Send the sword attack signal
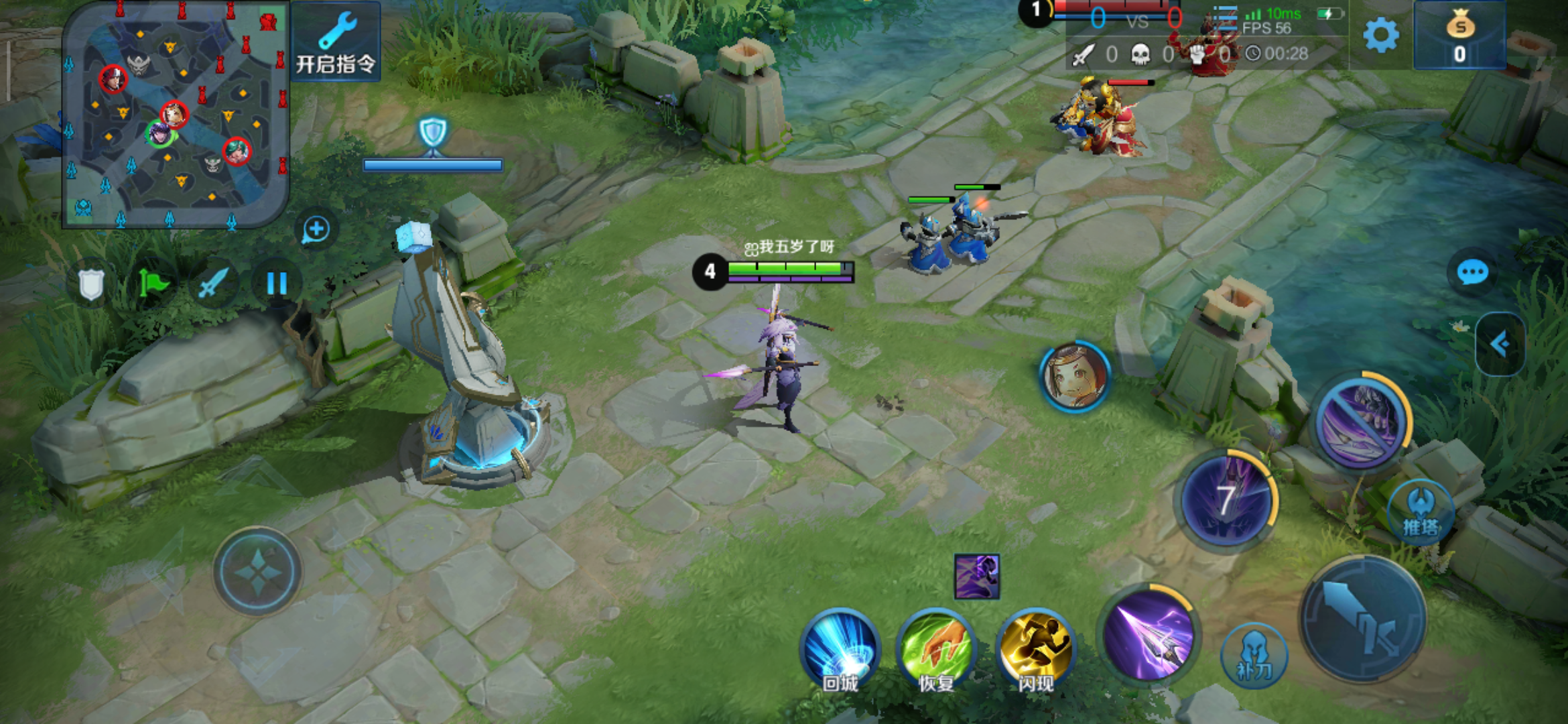Image resolution: width=1568 pixels, height=724 pixels. click(x=214, y=284)
